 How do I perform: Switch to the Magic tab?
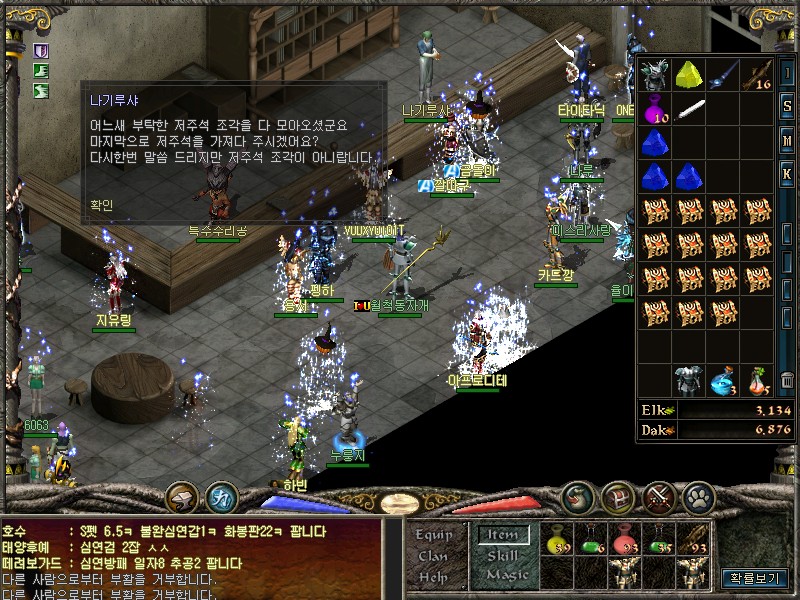coord(507,575)
